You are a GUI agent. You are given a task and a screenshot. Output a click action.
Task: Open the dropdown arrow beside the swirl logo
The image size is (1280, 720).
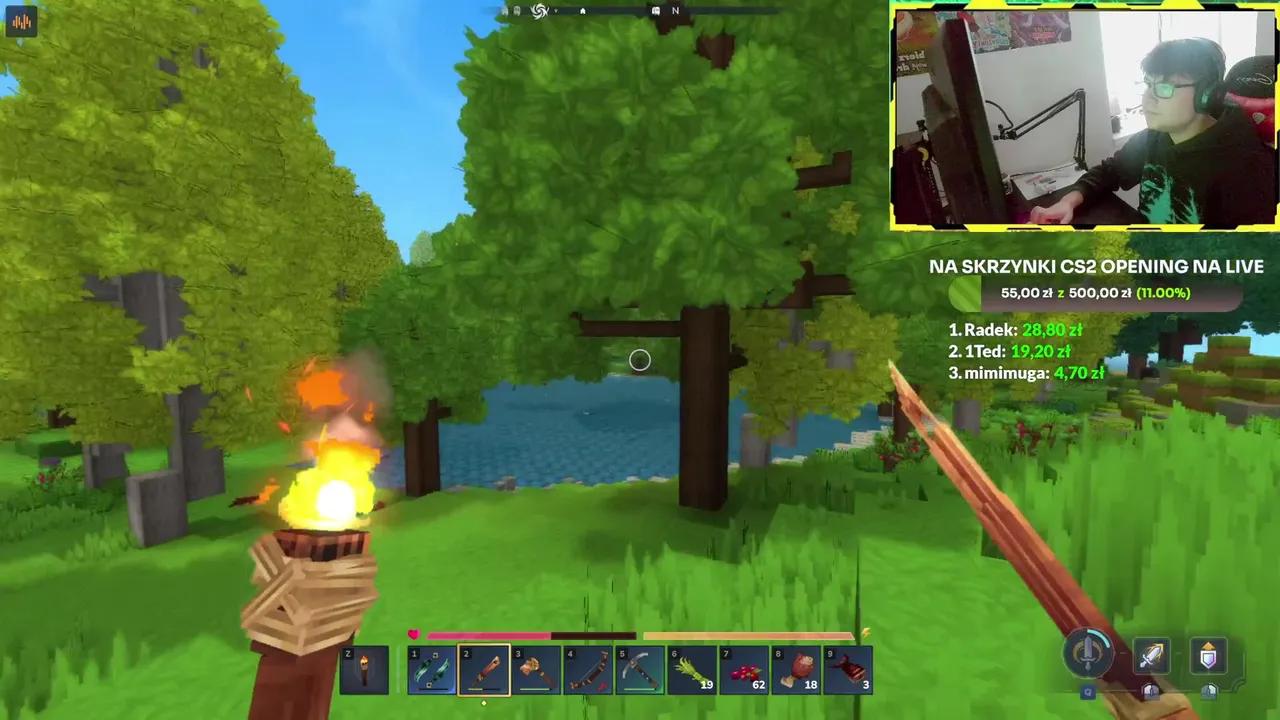tap(556, 11)
